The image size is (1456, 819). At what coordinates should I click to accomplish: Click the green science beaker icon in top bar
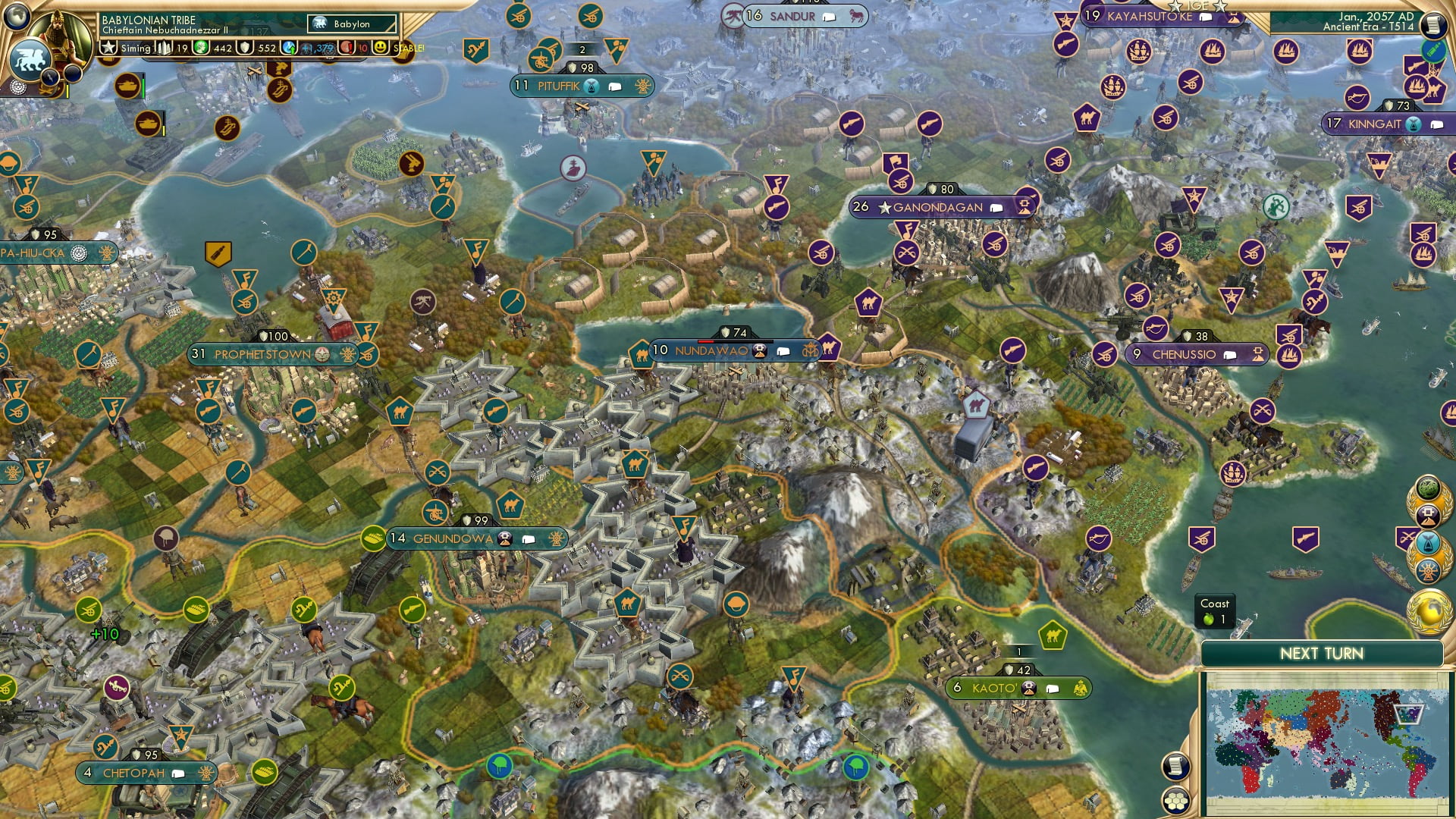(x=201, y=48)
